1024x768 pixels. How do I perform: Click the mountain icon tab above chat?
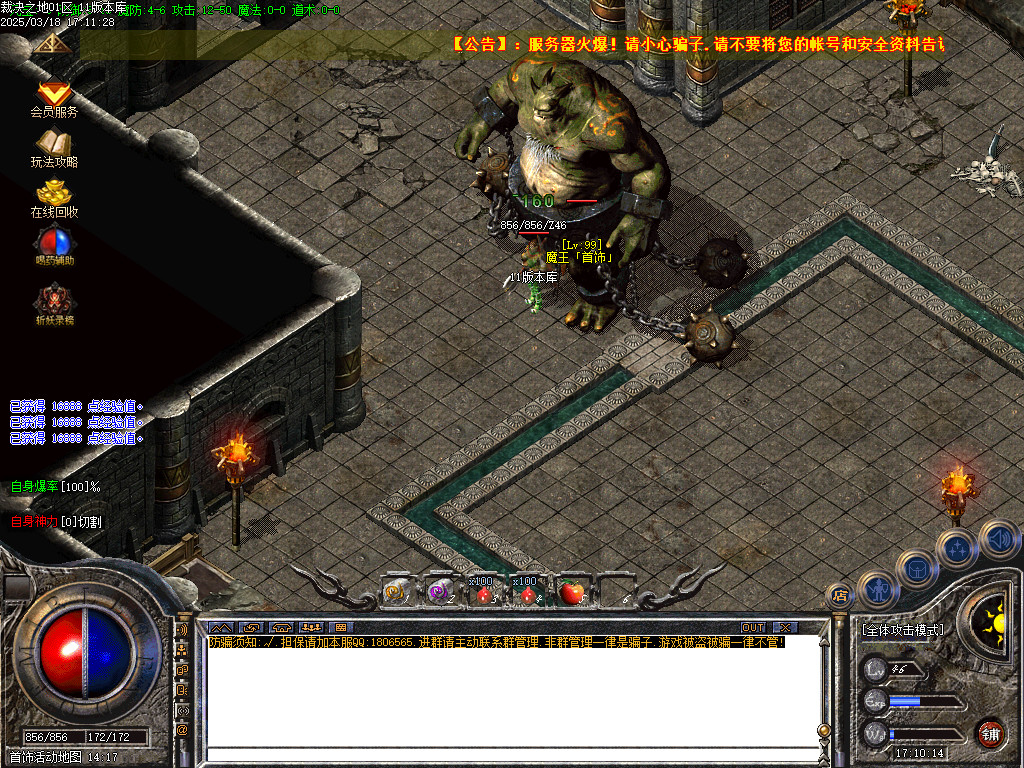pos(221,628)
